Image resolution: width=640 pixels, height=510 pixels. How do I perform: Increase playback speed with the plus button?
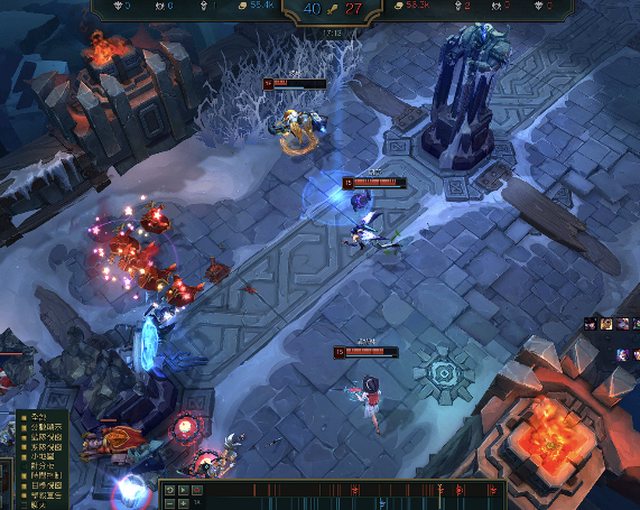(183, 503)
